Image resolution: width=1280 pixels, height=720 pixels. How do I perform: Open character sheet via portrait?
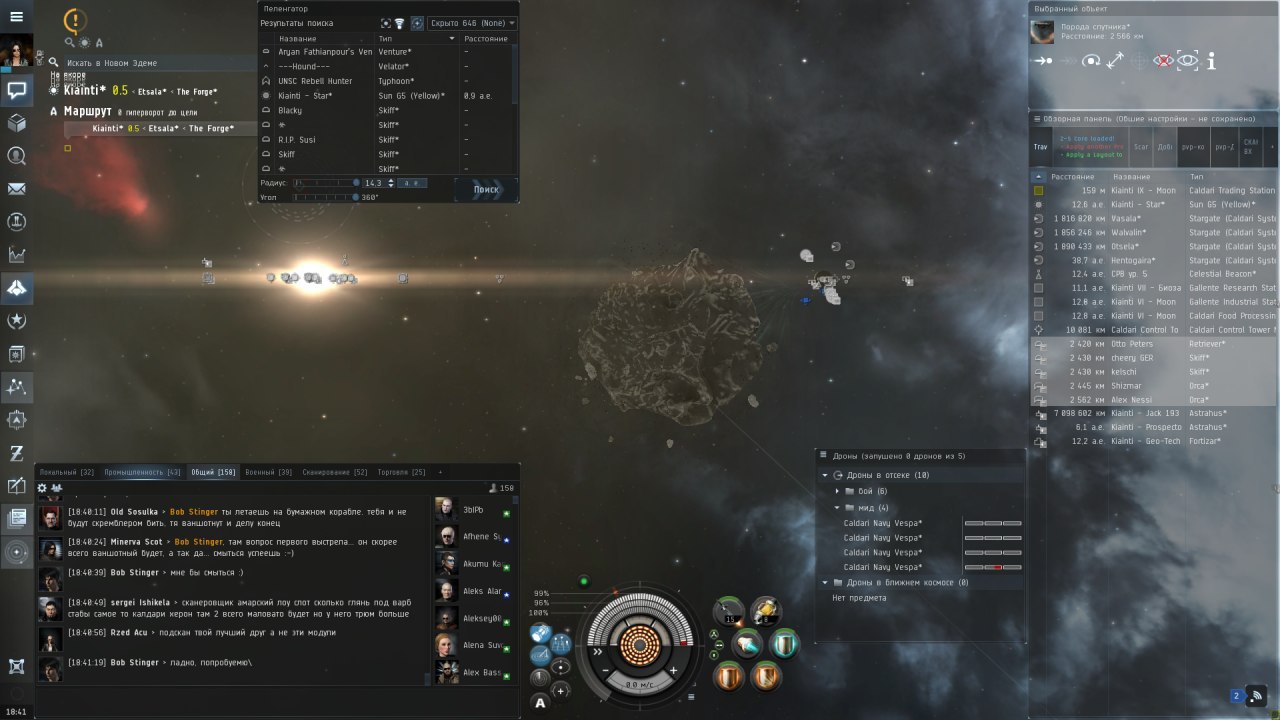click(16, 51)
